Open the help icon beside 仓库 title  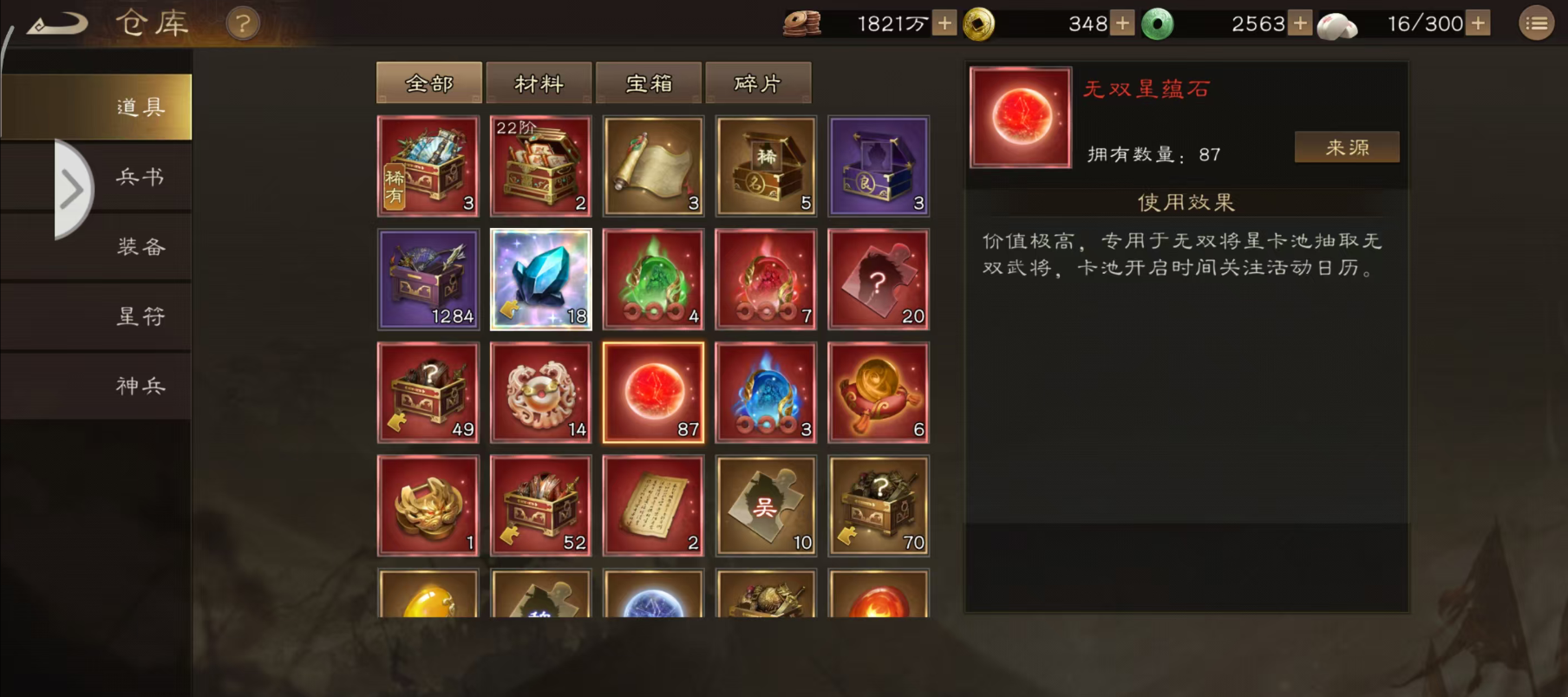tap(240, 24)
